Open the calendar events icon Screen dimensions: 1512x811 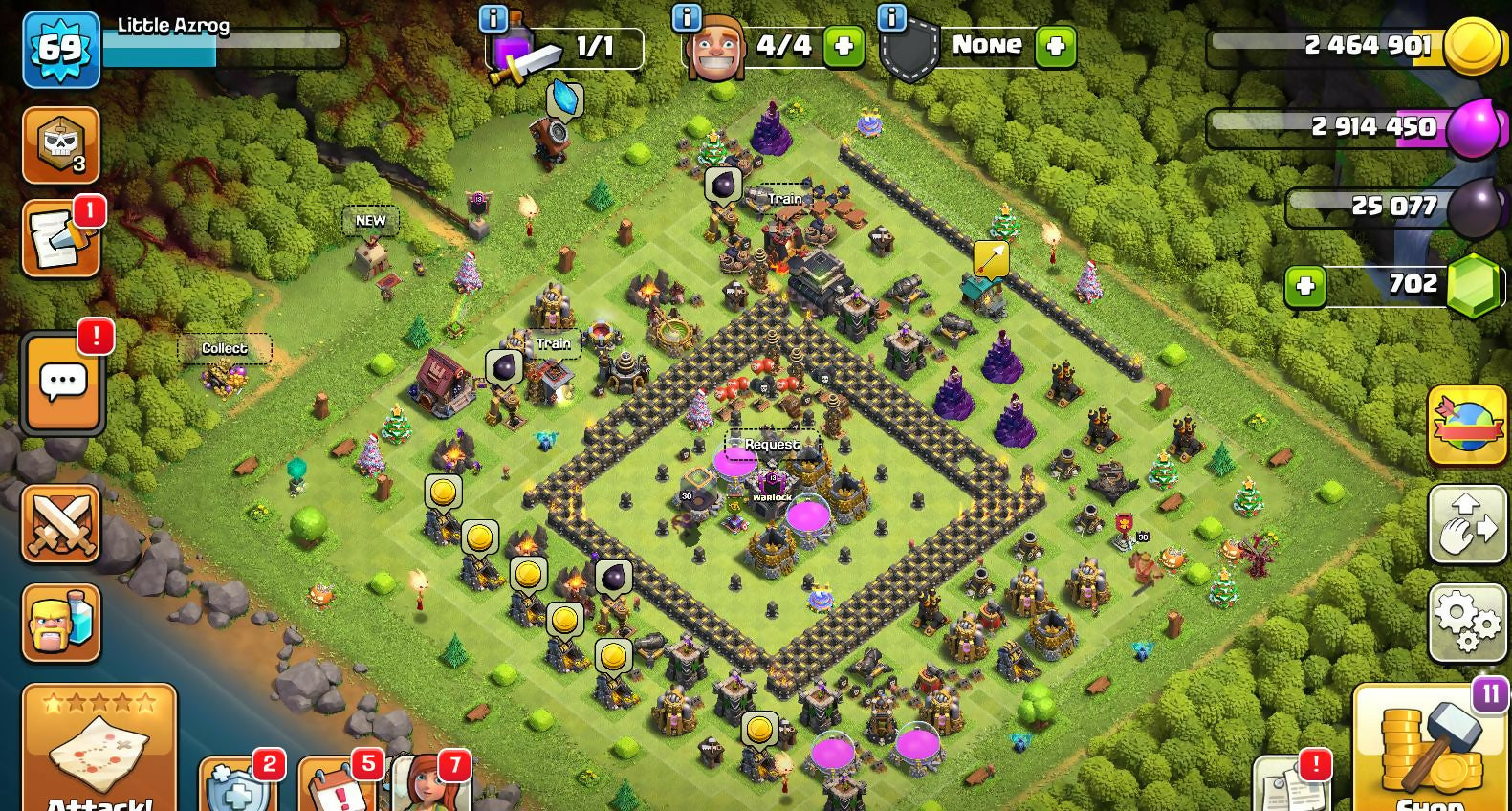click(x=336, y=789)
